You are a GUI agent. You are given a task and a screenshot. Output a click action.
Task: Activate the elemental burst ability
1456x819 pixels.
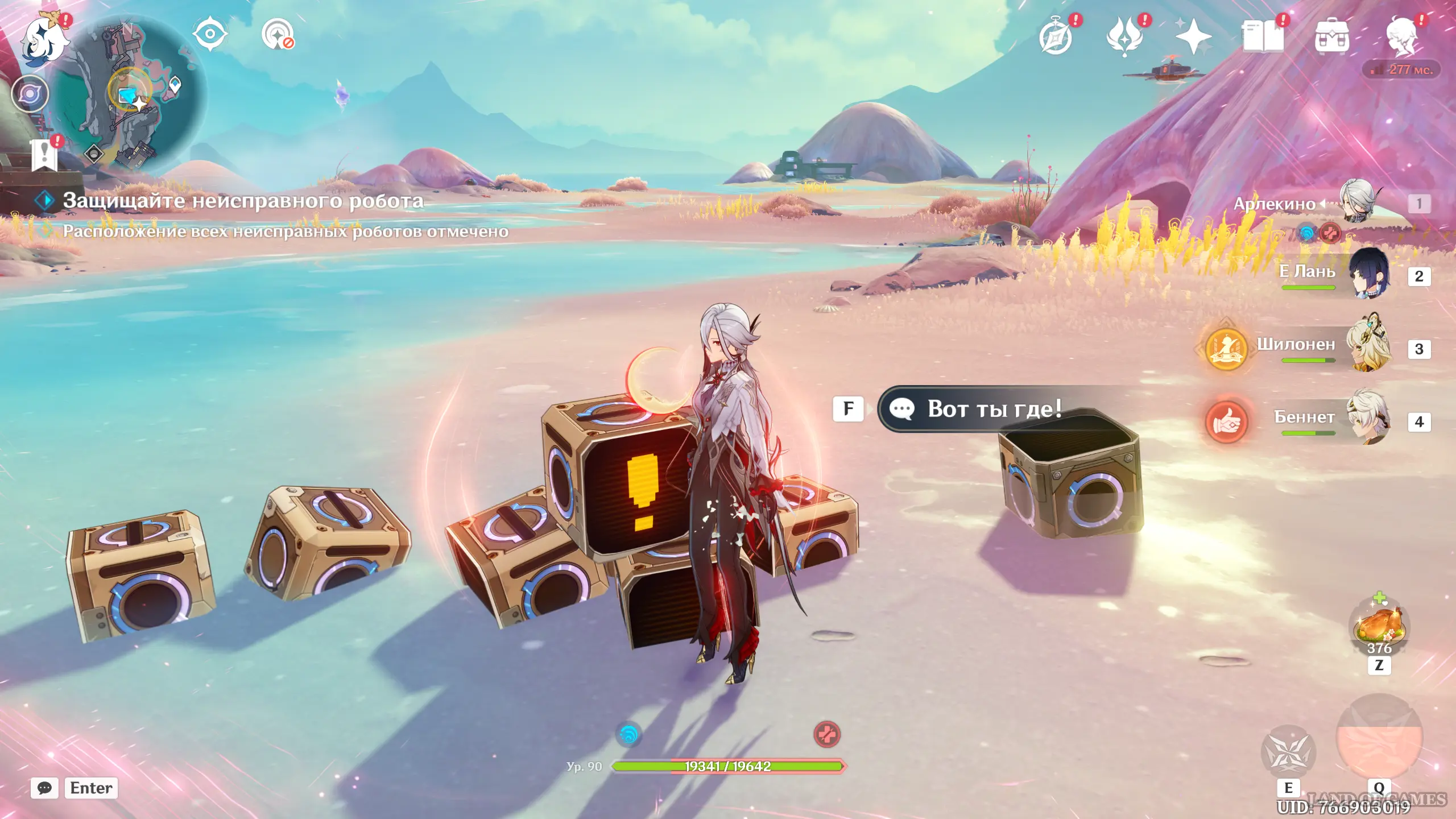pos(1379,739)
